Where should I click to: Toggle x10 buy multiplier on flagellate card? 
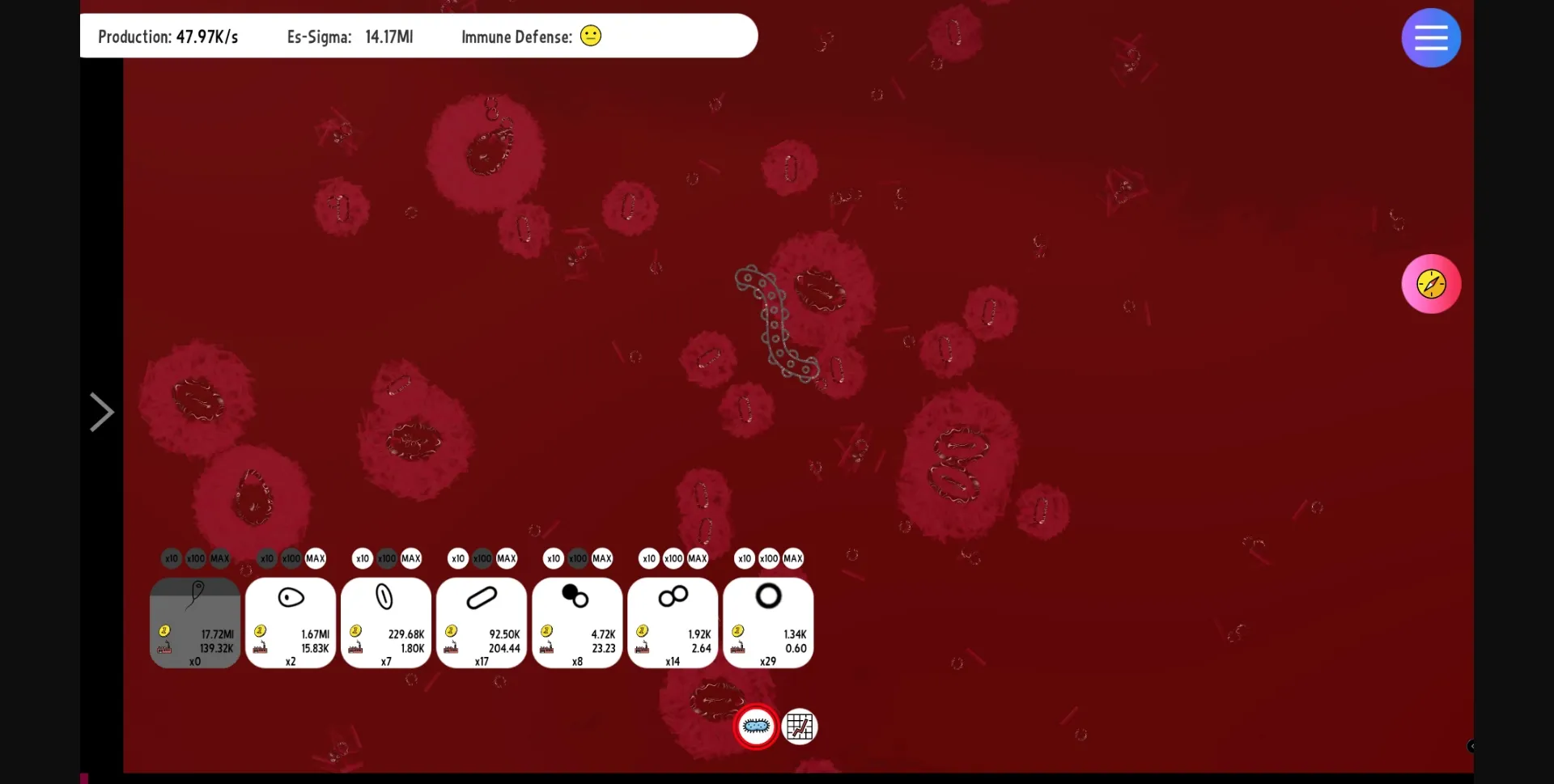click(171, 557)
